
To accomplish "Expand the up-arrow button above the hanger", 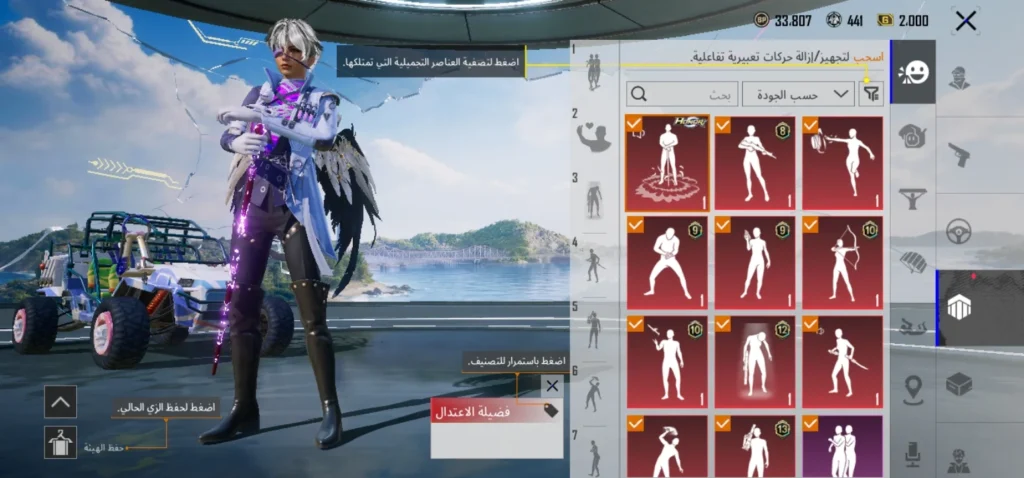I will pyautogui.click(x=60, y=402).
